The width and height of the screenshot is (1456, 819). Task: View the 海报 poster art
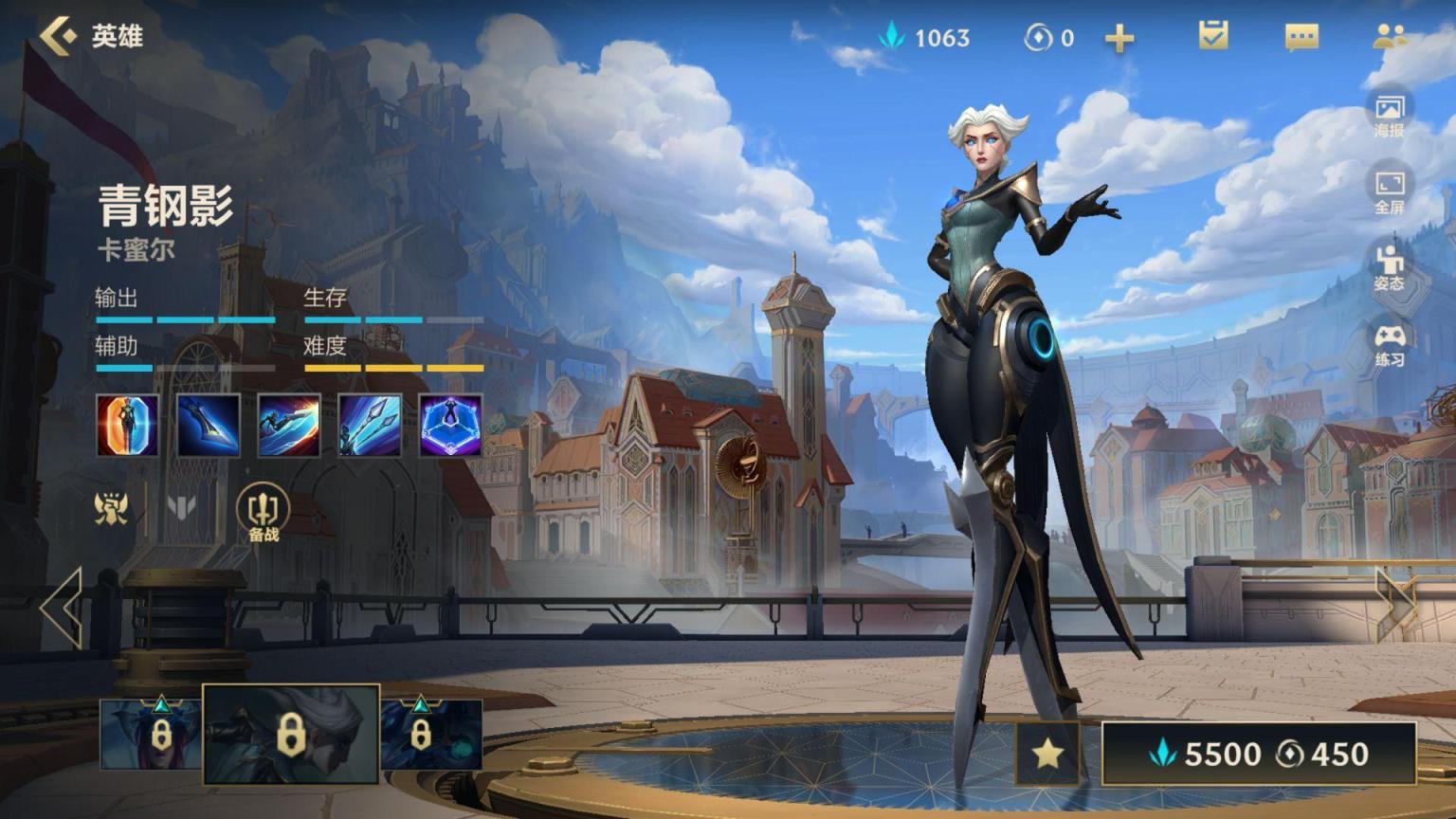coord(1390,114)
